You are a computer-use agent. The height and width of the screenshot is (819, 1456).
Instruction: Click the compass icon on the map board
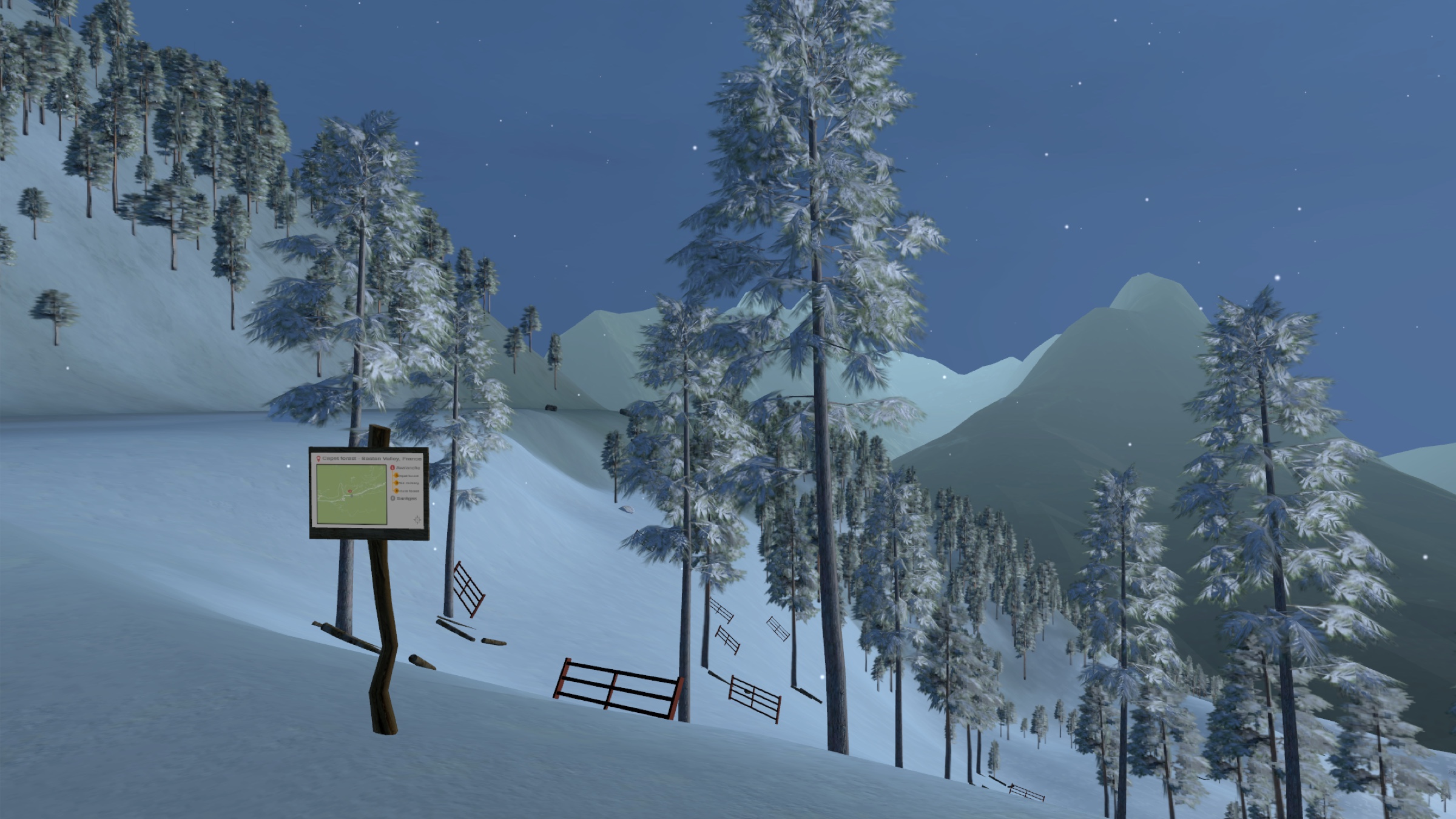pos(417,519)
